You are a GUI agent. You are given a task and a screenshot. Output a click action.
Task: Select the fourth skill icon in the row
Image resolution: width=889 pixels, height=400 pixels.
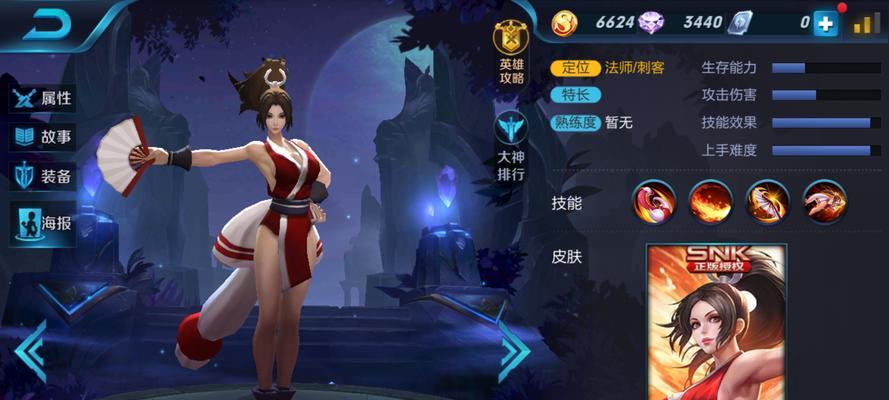(x=824, y=202)
